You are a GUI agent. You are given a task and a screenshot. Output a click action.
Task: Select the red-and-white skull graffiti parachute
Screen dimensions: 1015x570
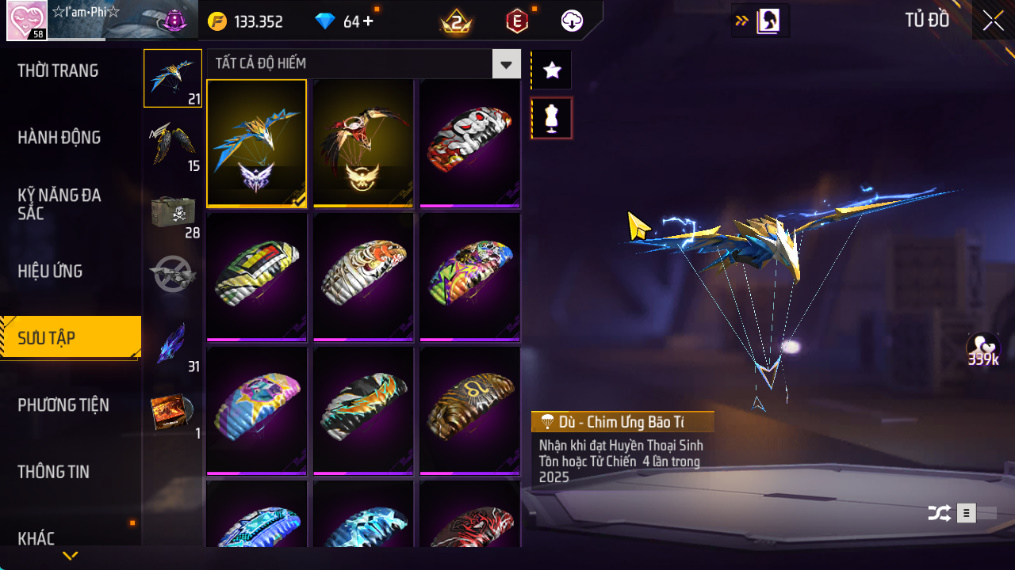pos(469,142)
